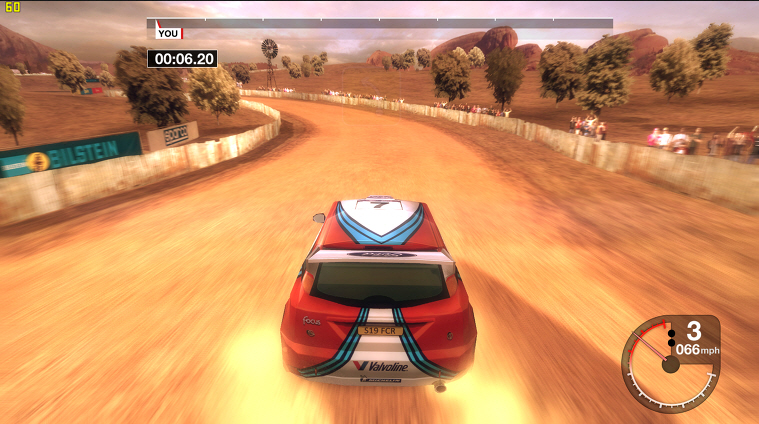This screenshot has height=424, width=759.
Task: Click the YOU position marker flag
Action: tap(167, 33)
